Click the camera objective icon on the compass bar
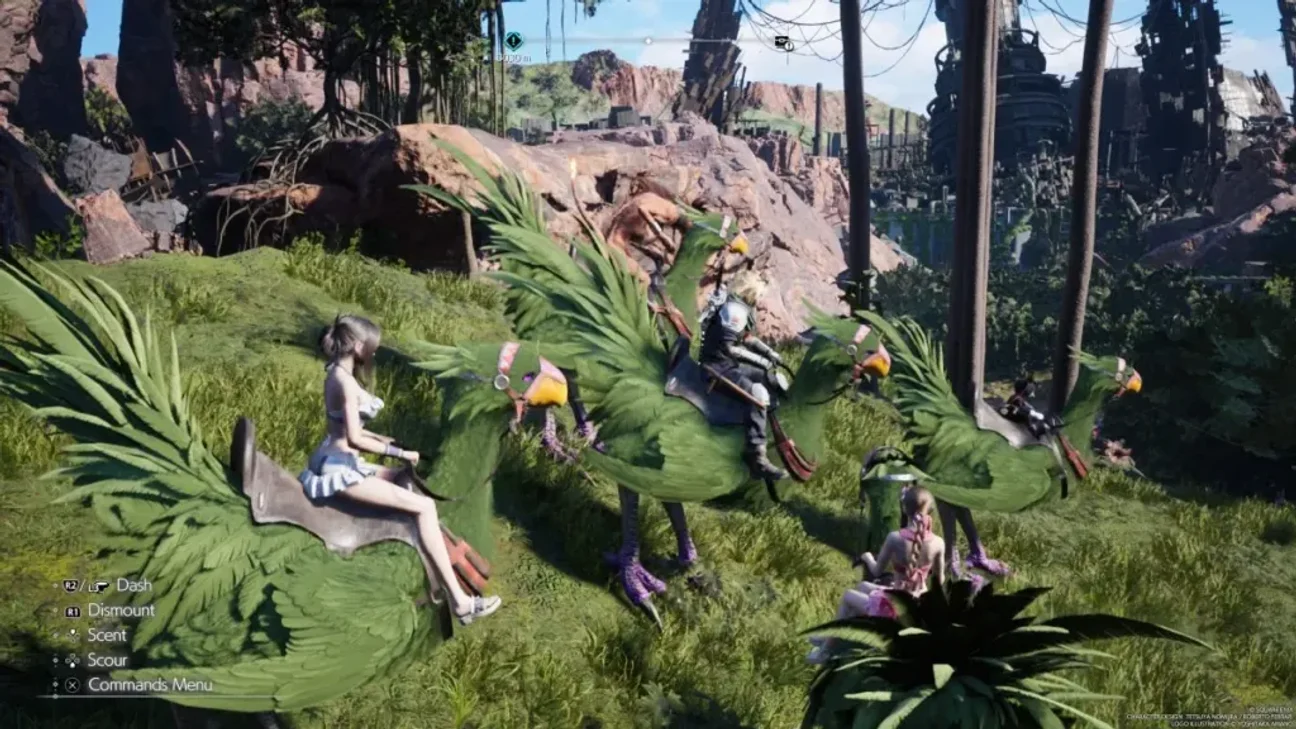 [782, 43]
